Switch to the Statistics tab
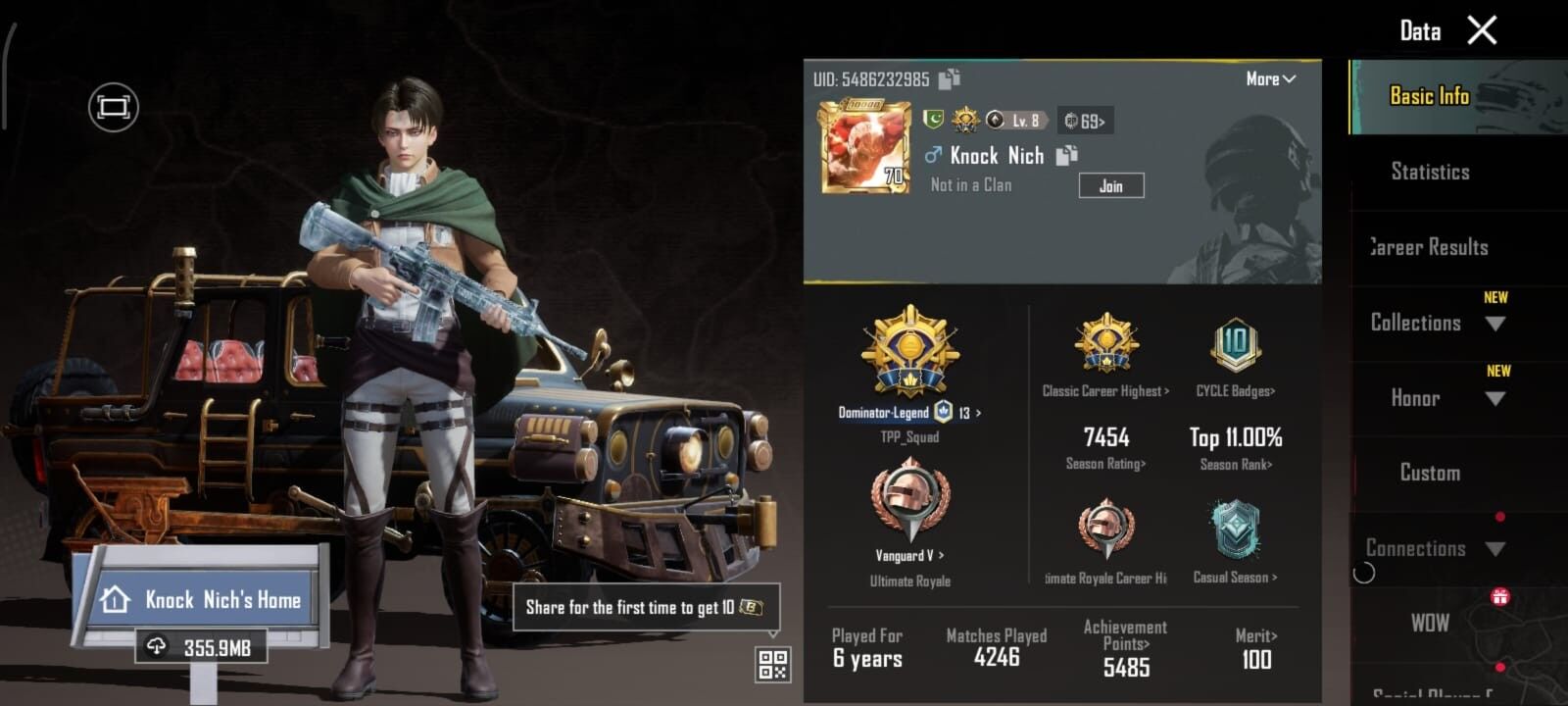Viewport: 1568px width, 706px height. tap(1430, 172)
